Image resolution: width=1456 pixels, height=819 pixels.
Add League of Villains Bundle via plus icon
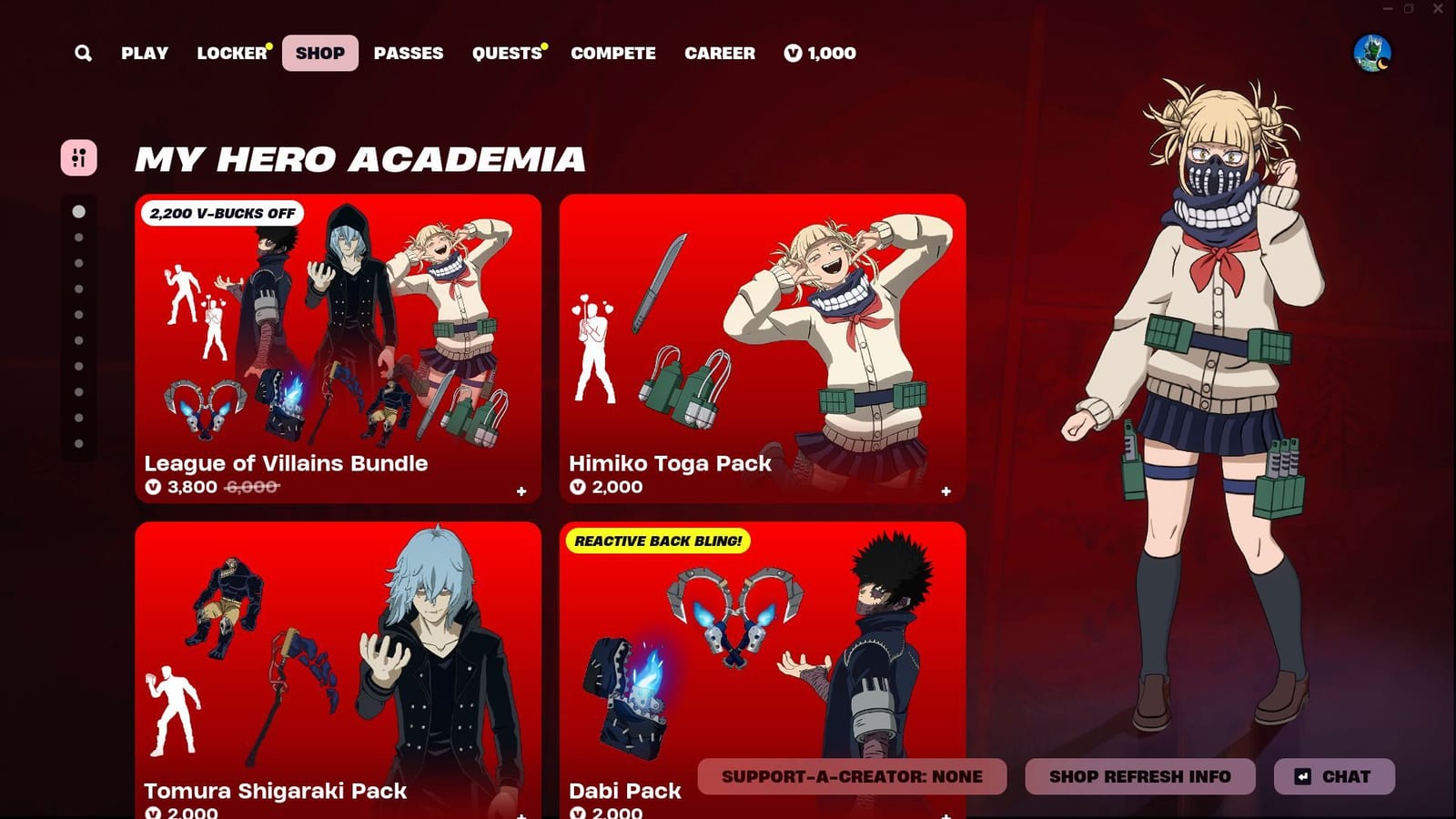coord(521,490)
